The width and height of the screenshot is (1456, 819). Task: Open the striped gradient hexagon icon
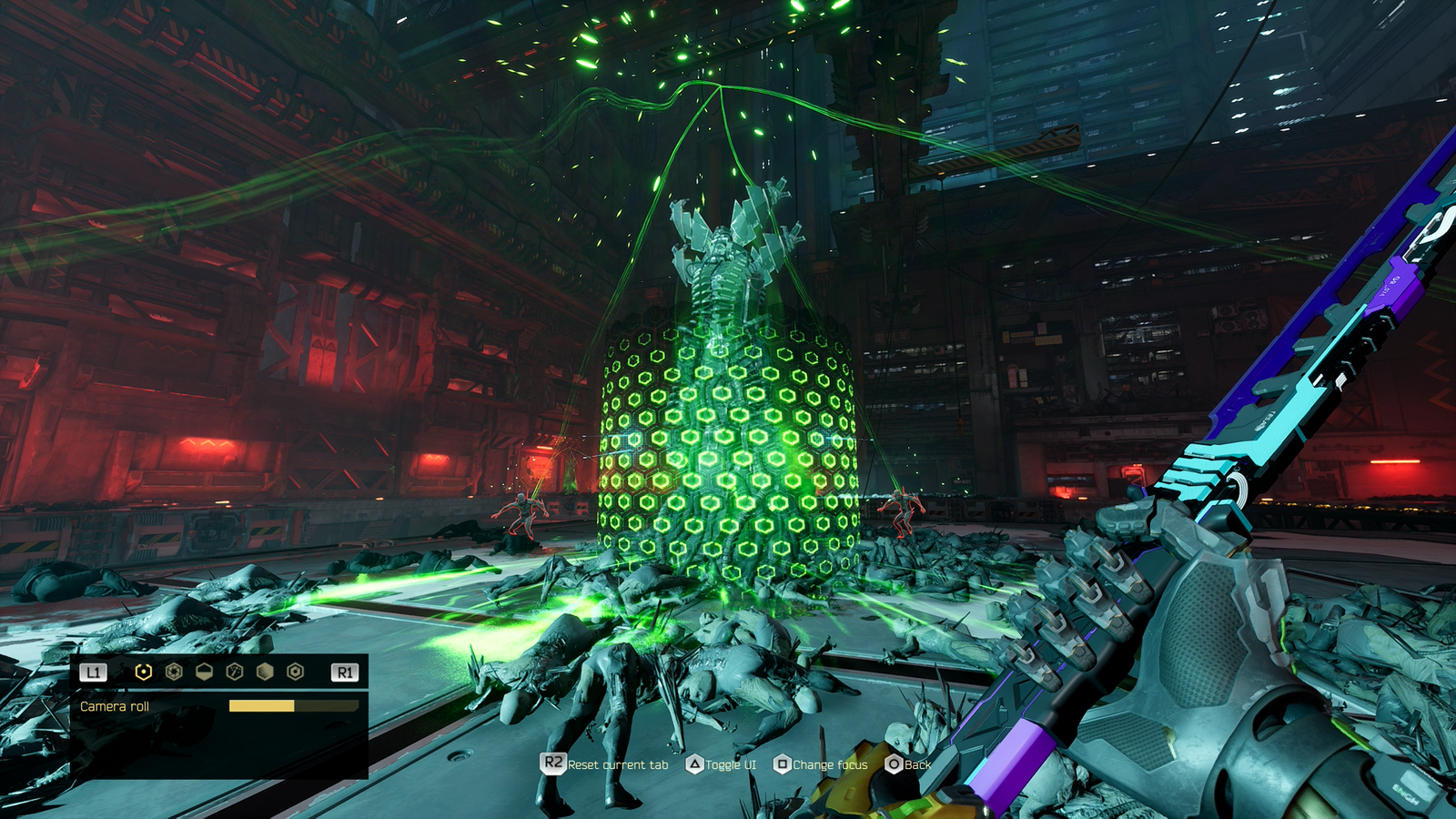coord(265,672)
